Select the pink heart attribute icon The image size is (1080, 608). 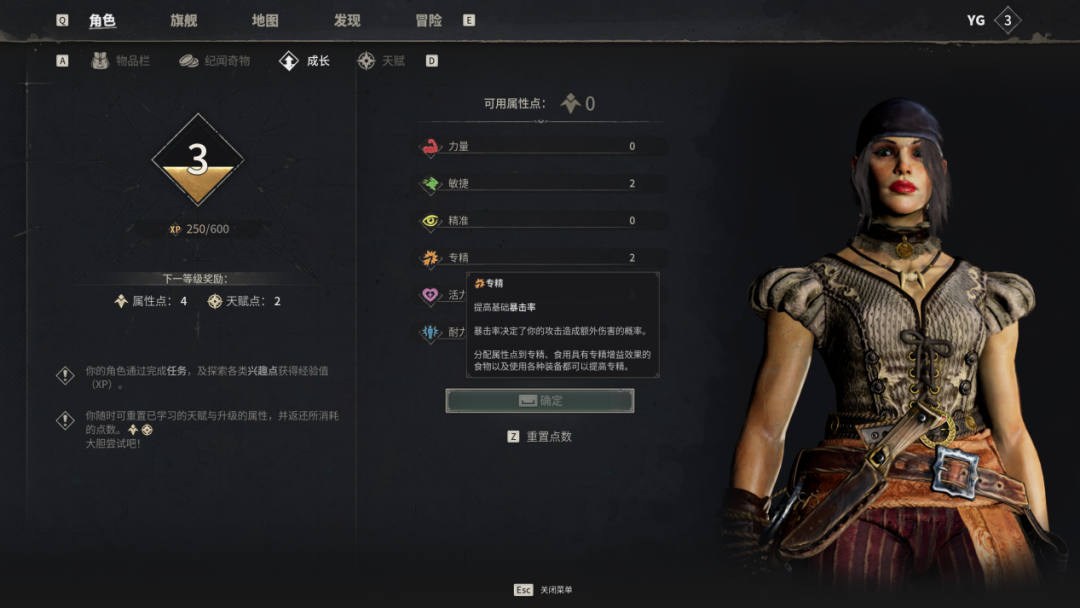[x=431, y=295]
